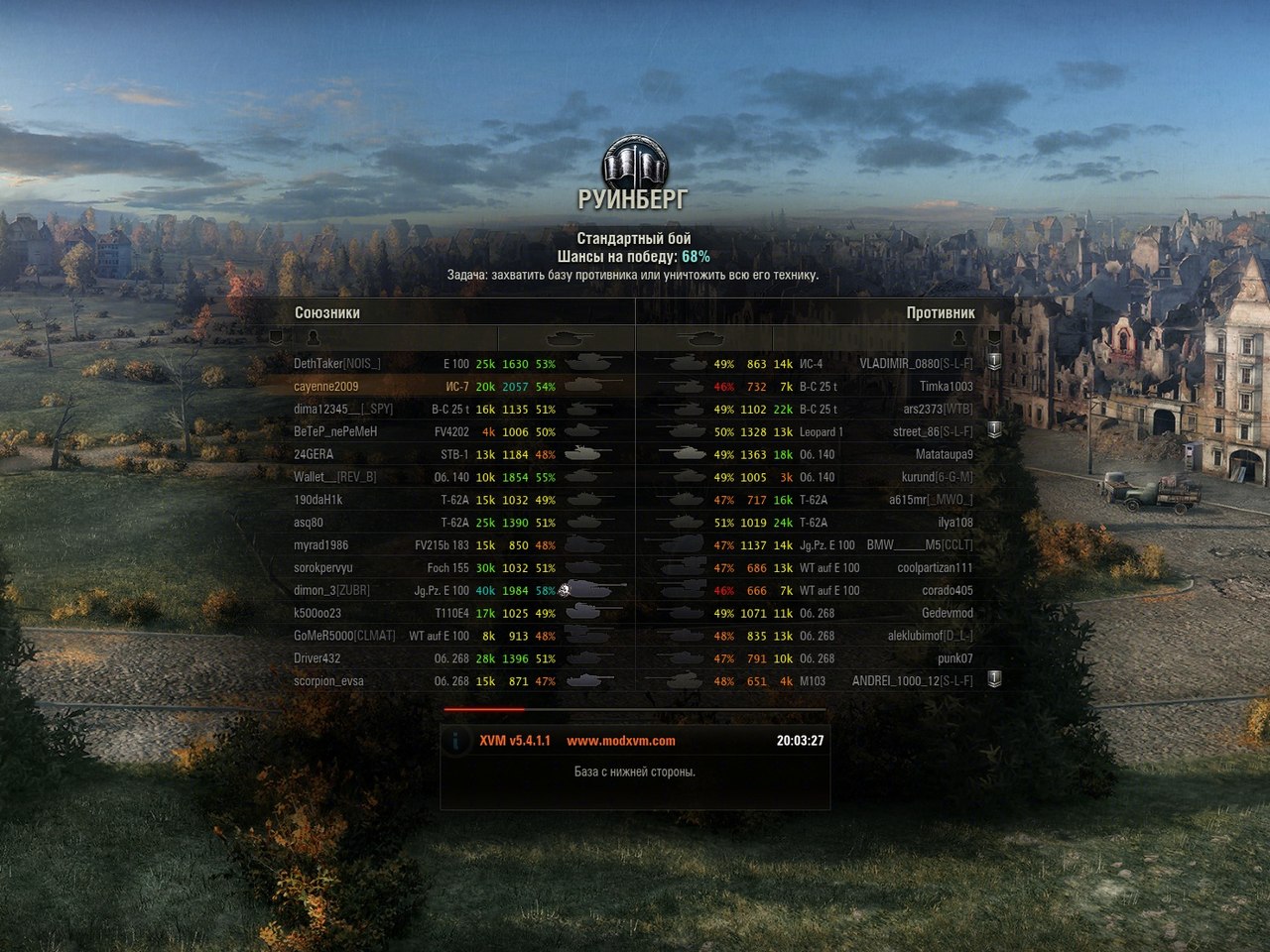Click the XVM info icon near the clock

tap(456, 739)
